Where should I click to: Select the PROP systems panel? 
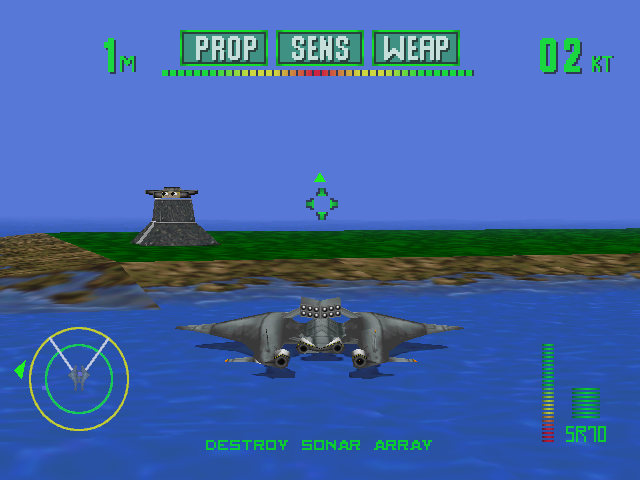[224, 48]
